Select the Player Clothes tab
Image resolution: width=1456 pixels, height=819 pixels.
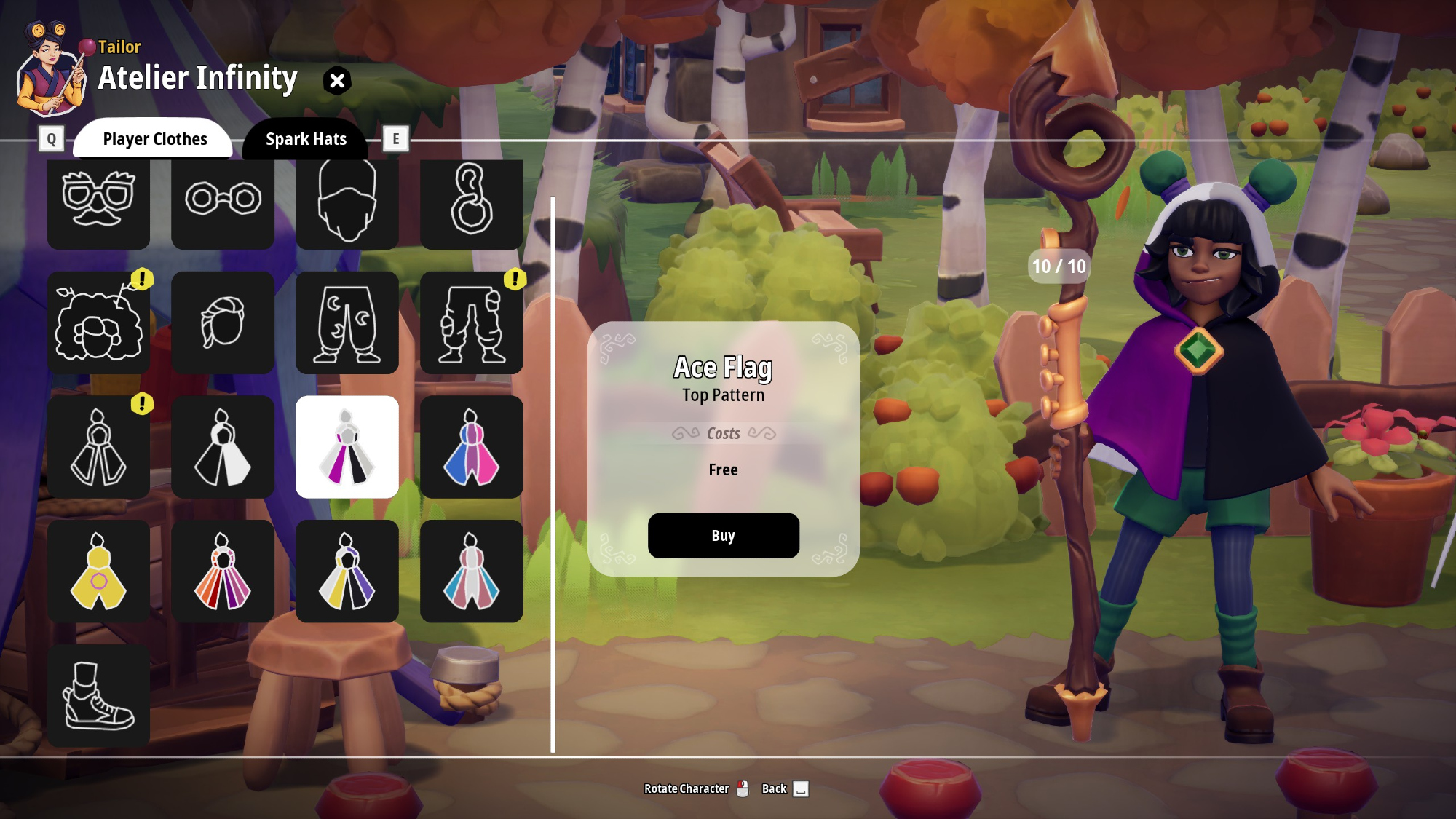point(154,139)
